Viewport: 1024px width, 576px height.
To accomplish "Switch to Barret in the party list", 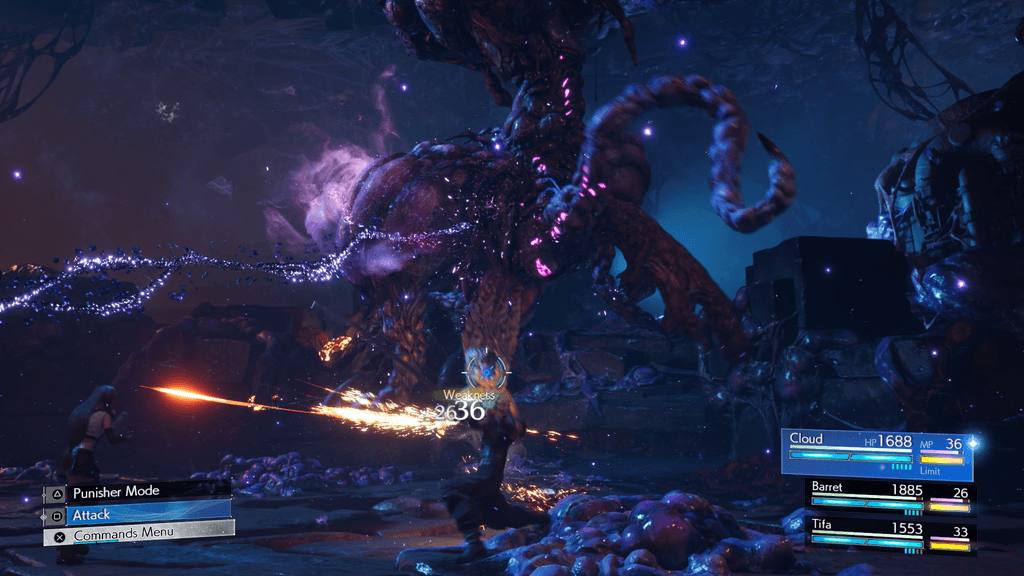I will (x=888, y=495).
